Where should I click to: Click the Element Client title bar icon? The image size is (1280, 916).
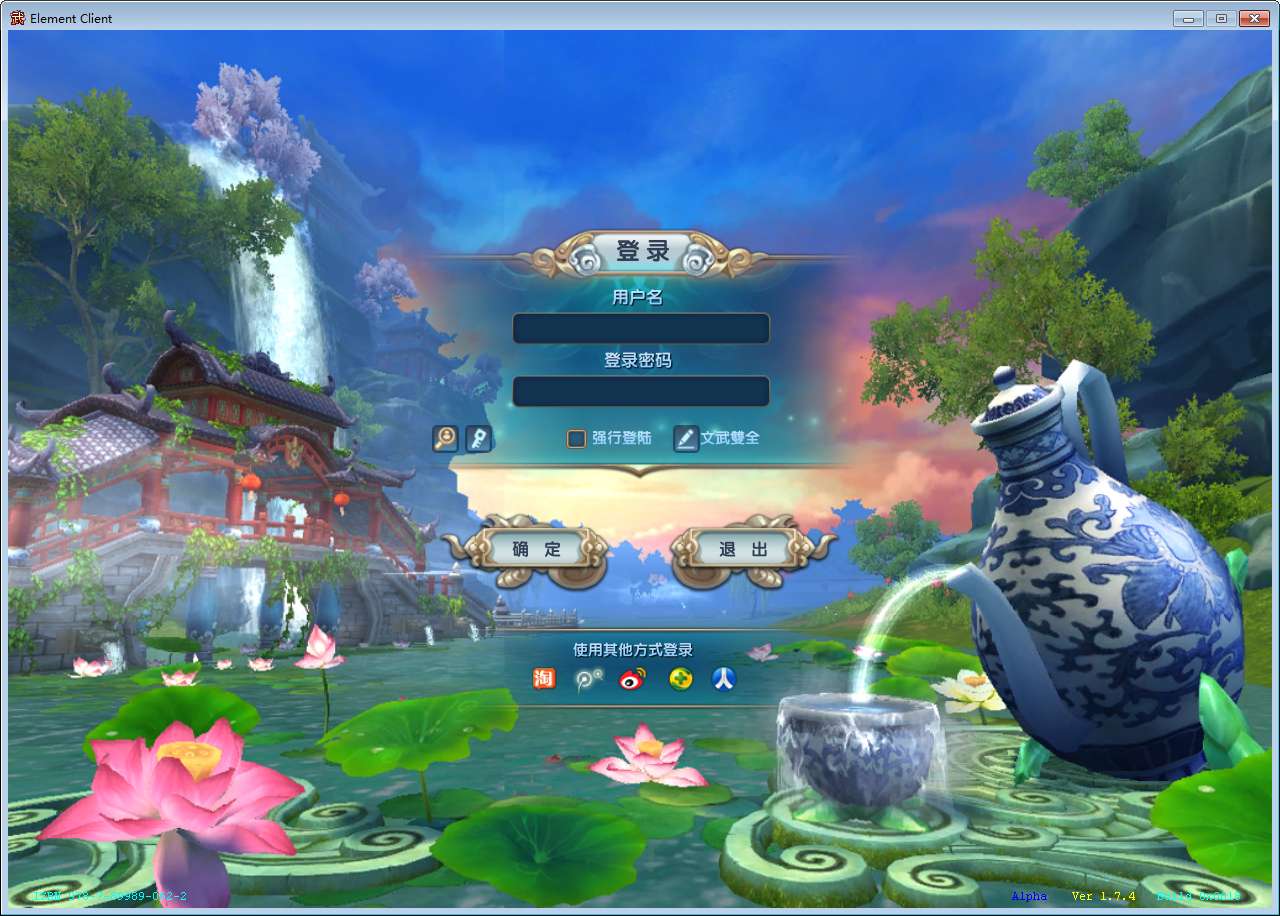[x=15, y=17]
